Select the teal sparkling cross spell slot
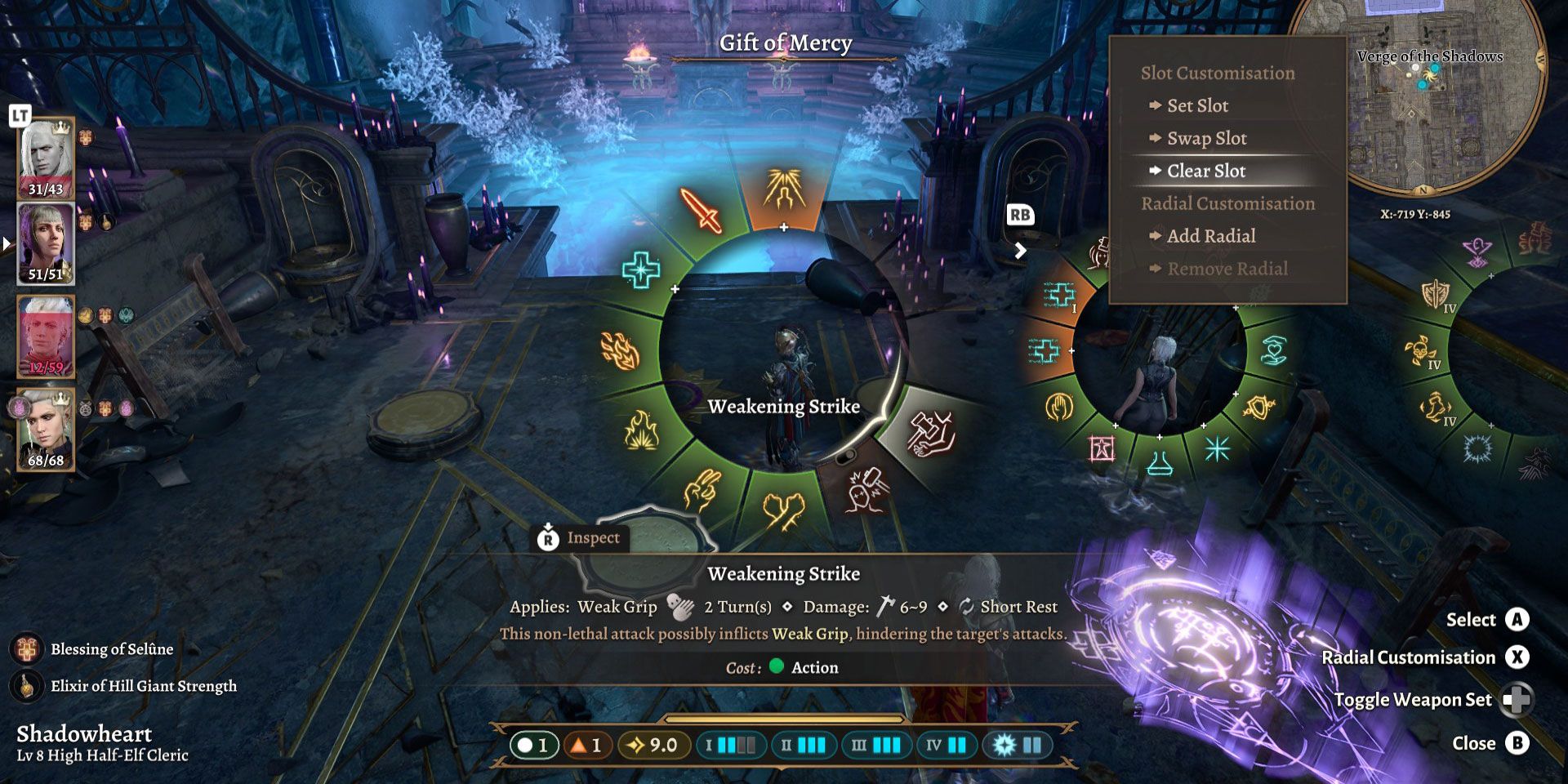Viewport: 1568px width, 784px height. click(641, 270)
